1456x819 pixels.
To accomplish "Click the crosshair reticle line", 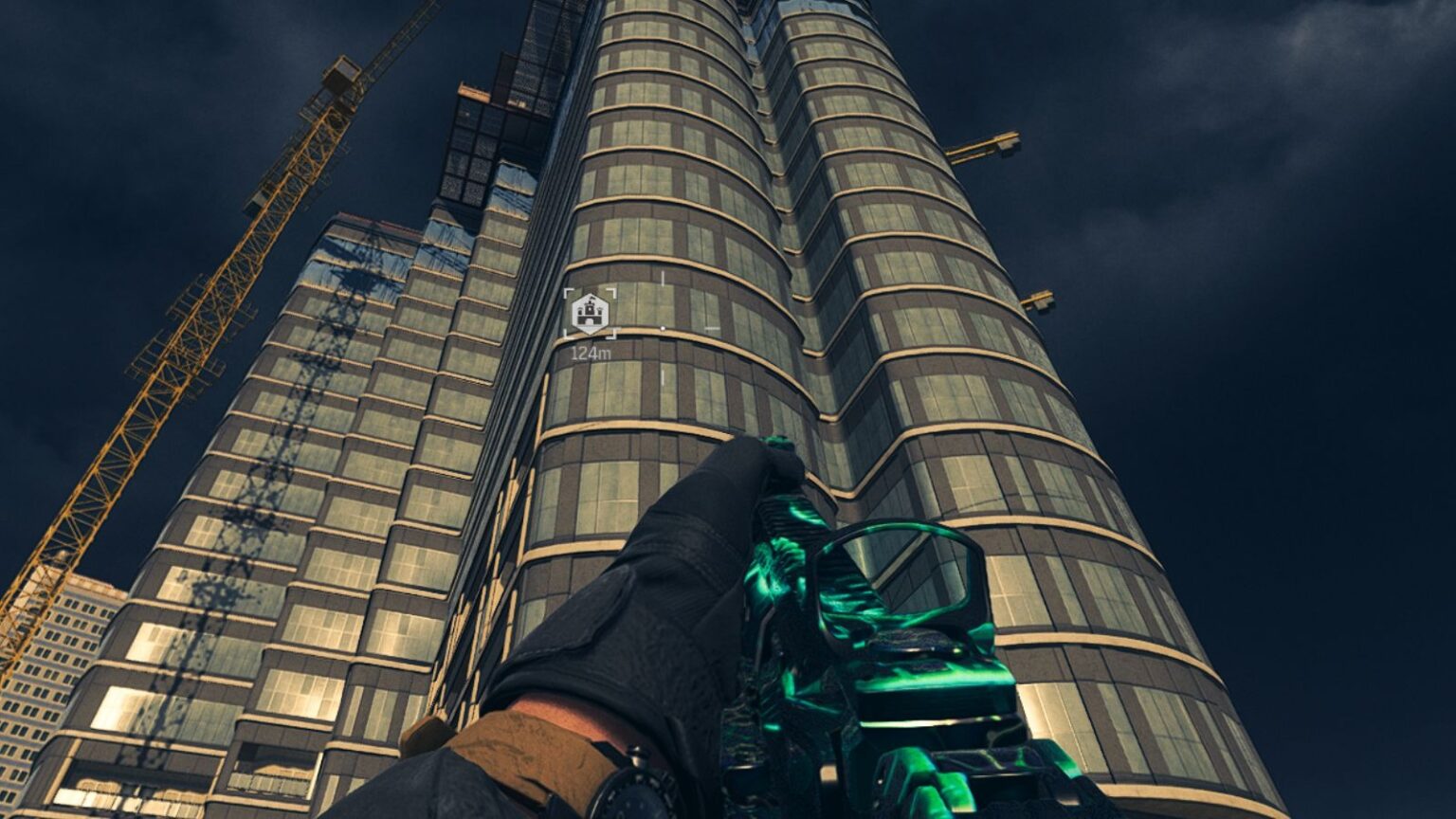I will [664, 280].
